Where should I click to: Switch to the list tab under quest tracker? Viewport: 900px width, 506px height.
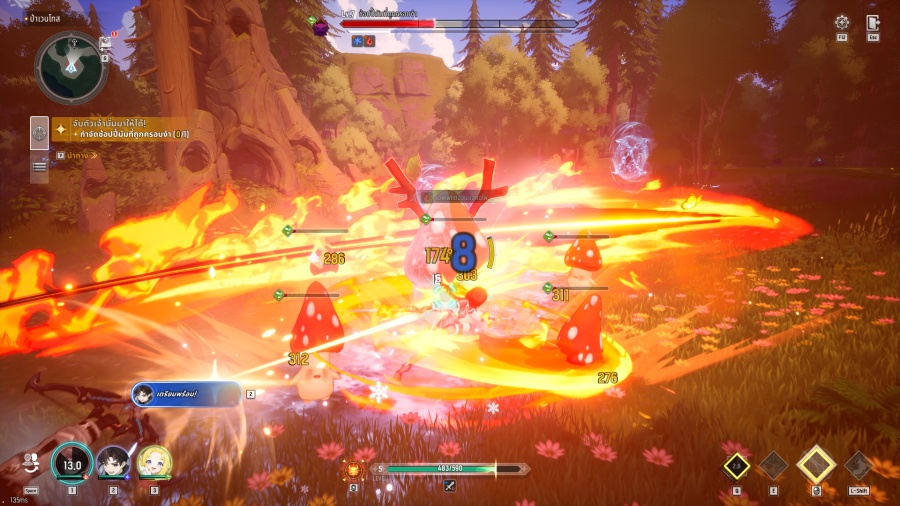pos(40,167)
